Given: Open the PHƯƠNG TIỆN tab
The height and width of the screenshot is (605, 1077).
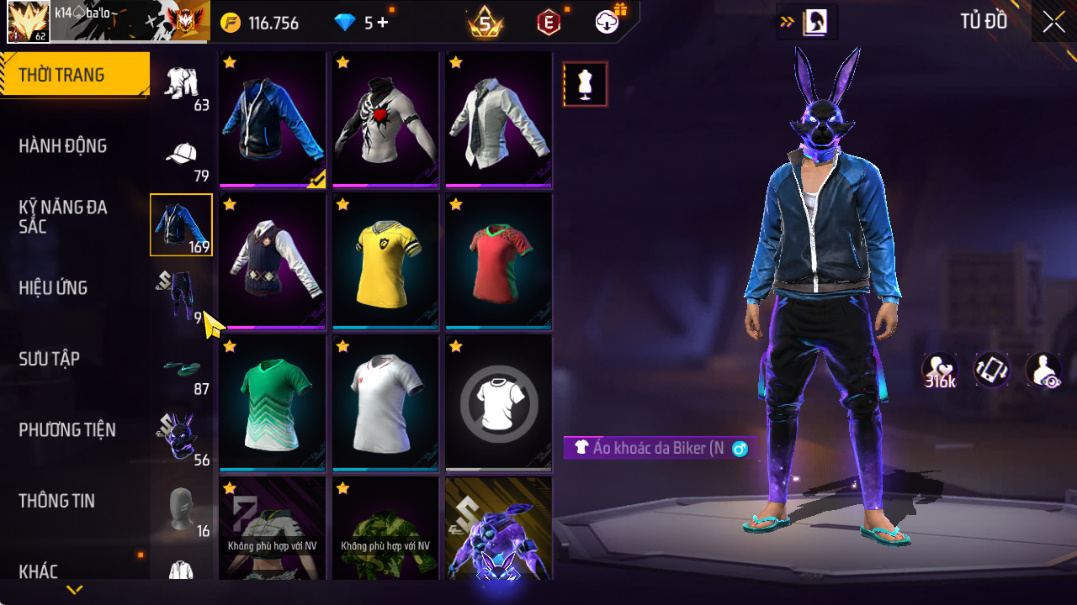Looking at the screenshot, I should tap(67, 430).
